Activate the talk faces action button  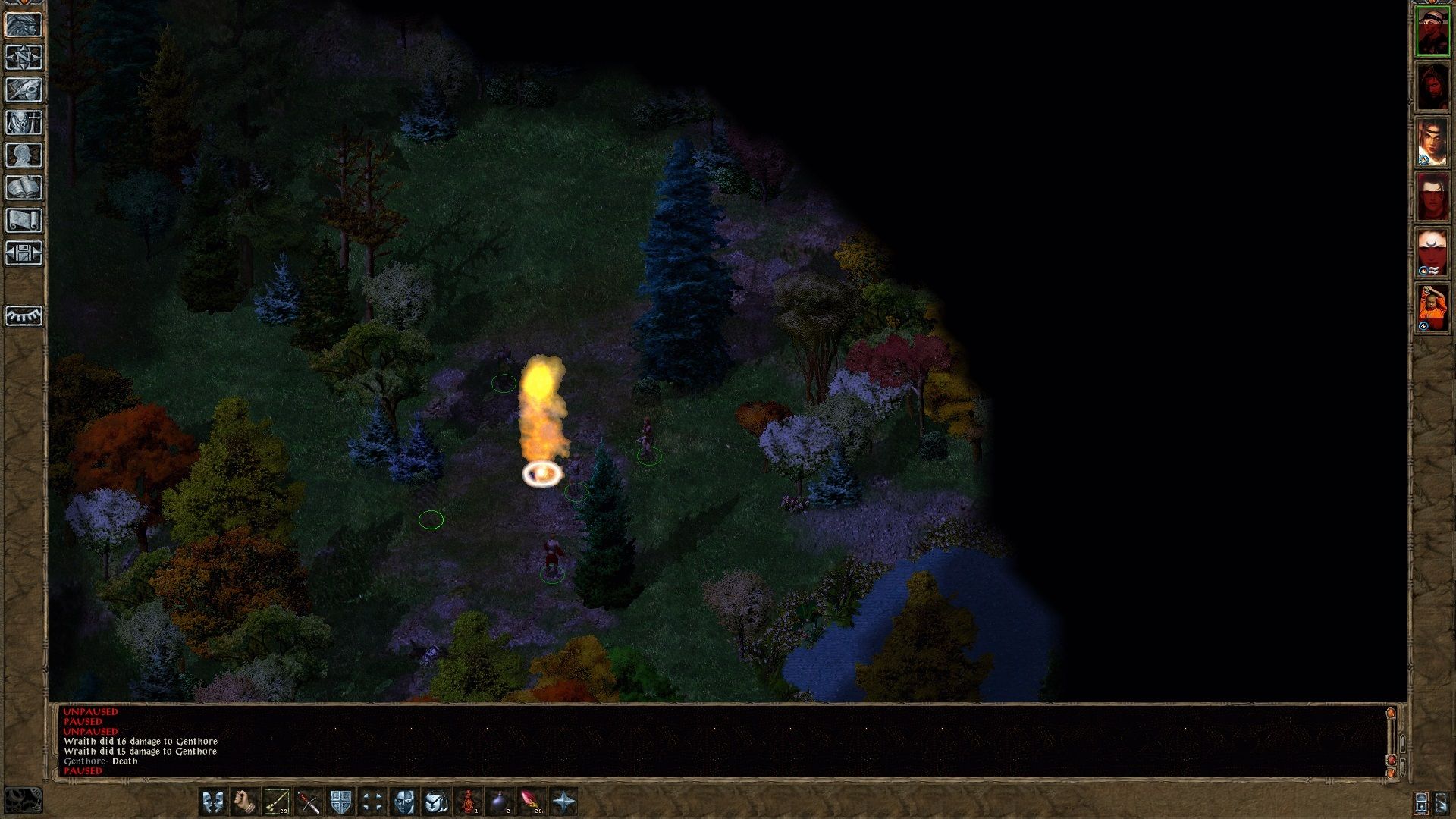[x=212, y=802]
